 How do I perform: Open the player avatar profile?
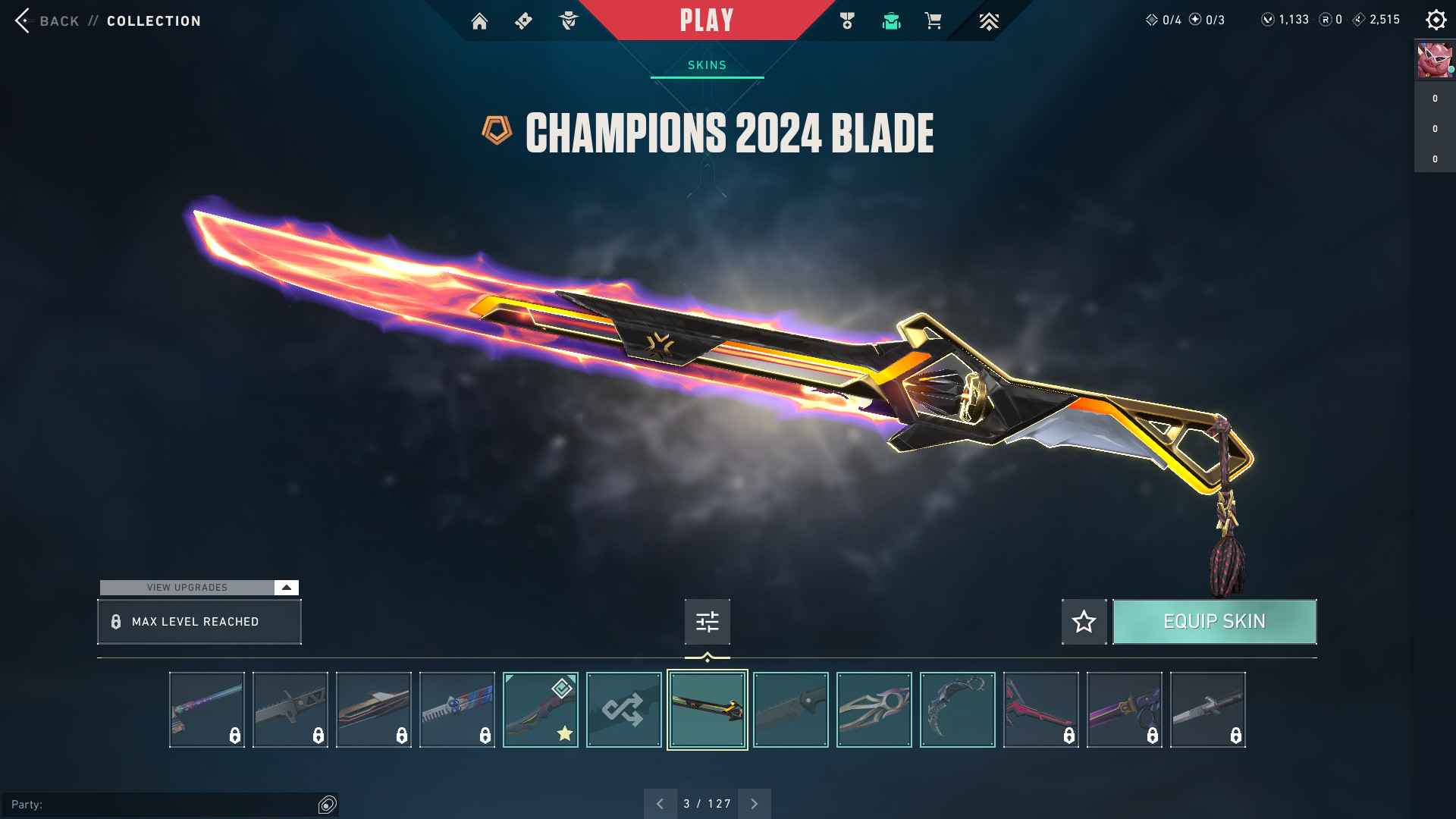(1434, 61)
